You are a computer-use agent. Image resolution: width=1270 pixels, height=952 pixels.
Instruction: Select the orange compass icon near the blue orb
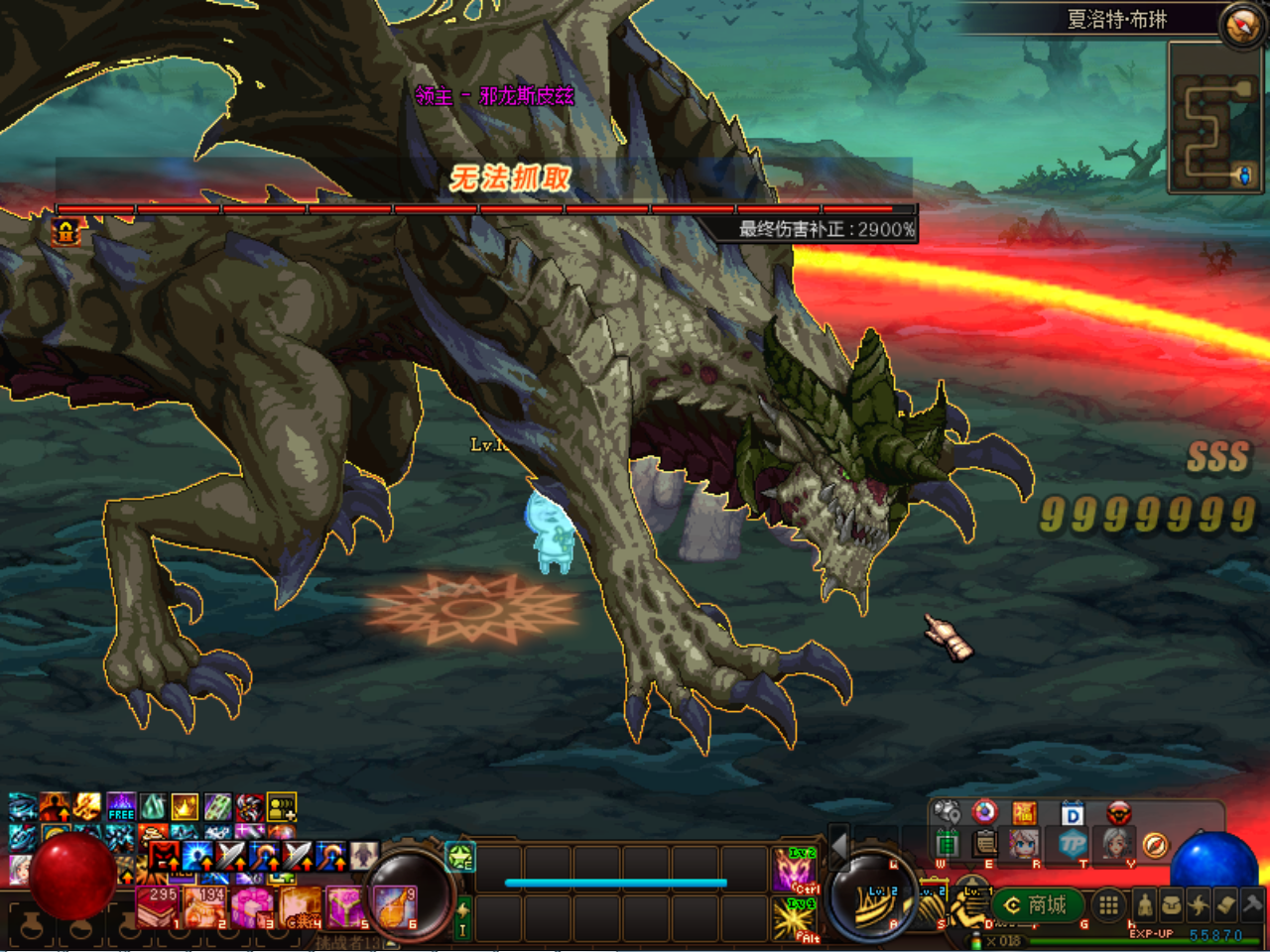tap(1155, 845)
